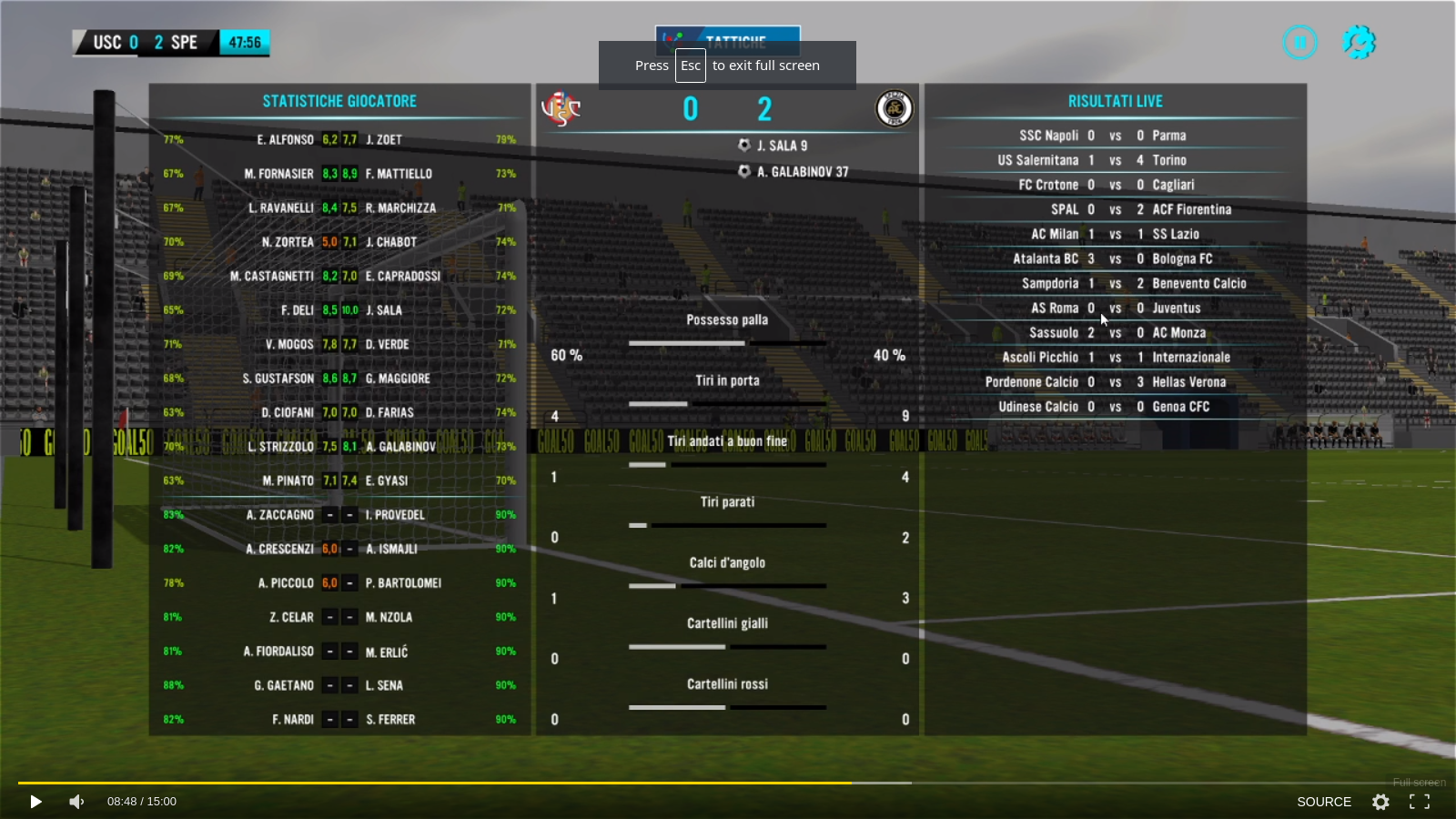This screenshot has height=819, width=1456.
Task: Open the Tattiche tactics panel
Action: (727, 35)
